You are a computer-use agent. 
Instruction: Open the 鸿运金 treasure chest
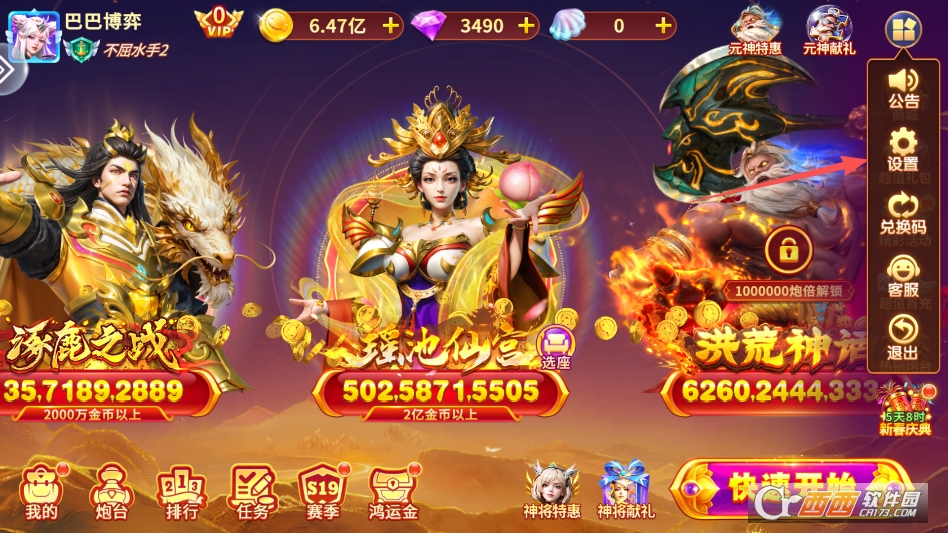tap(393, 492)
